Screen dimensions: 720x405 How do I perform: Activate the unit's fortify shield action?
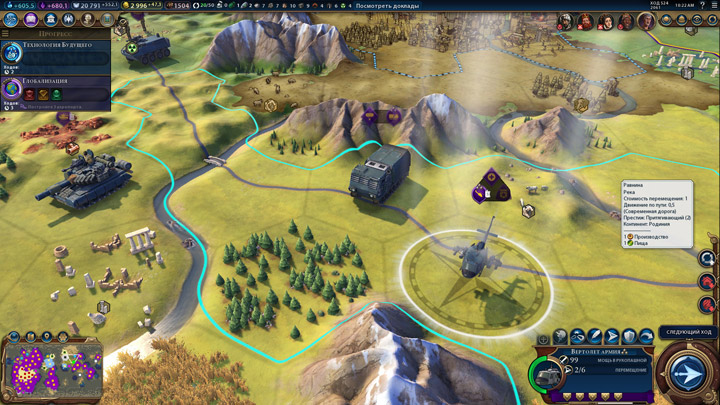(629, 338)
